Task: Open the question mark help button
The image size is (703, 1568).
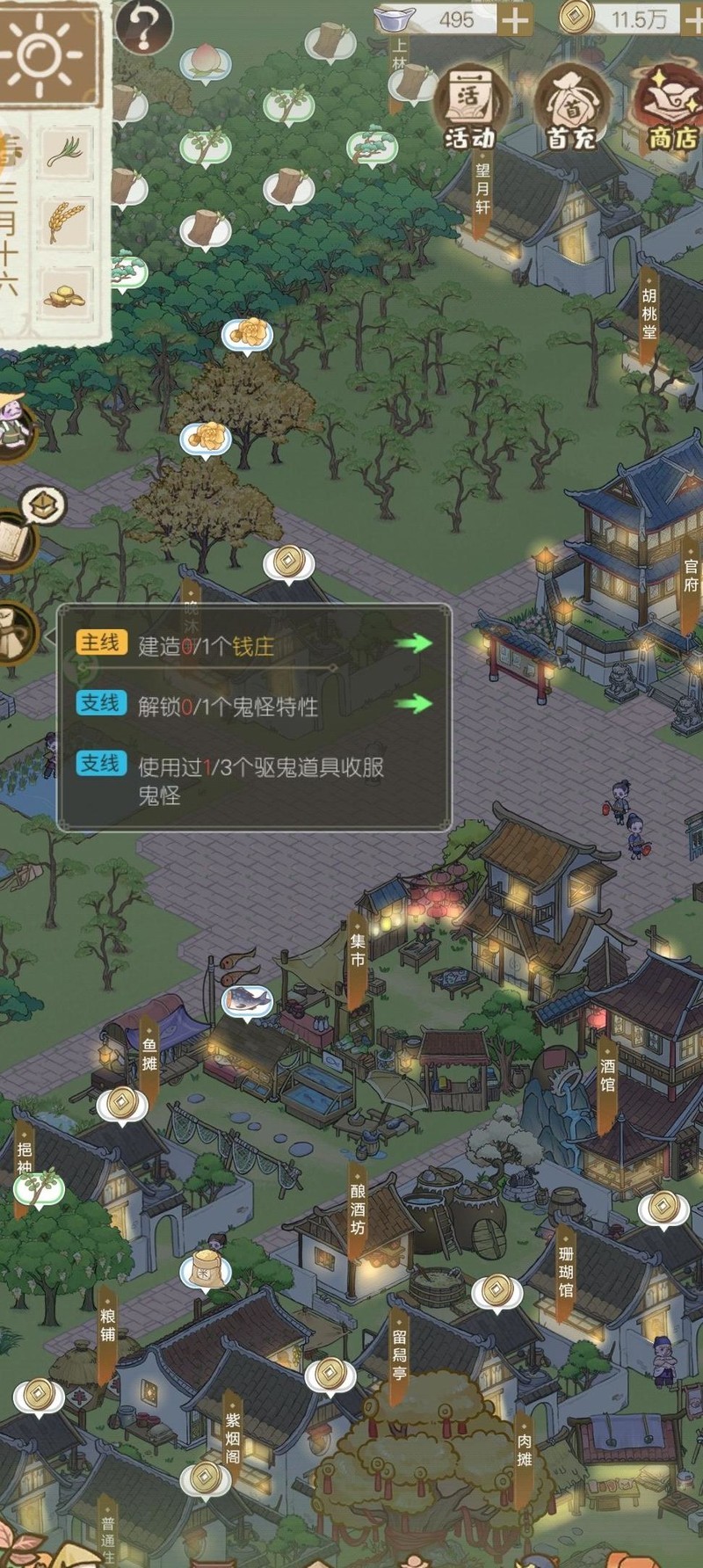Action: pos(143,25)
